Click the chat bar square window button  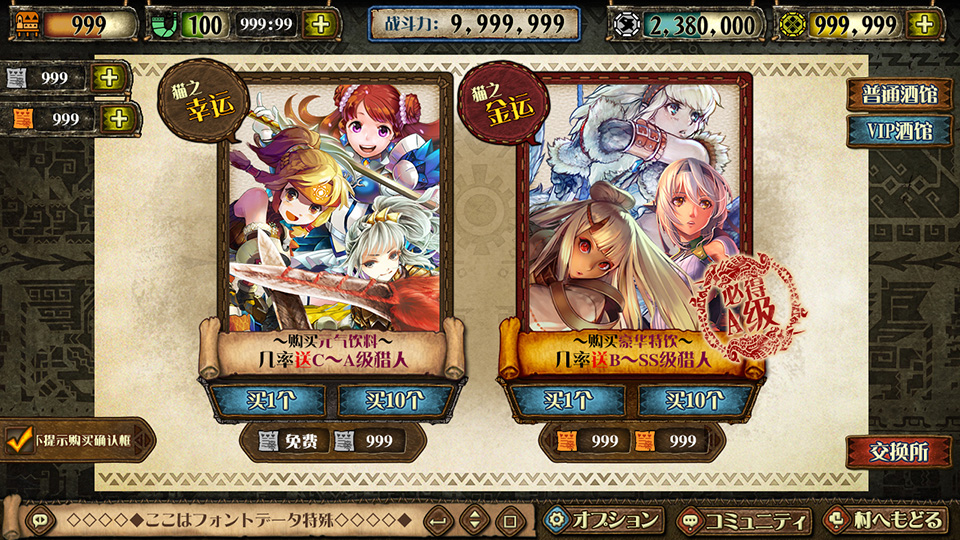509,521
